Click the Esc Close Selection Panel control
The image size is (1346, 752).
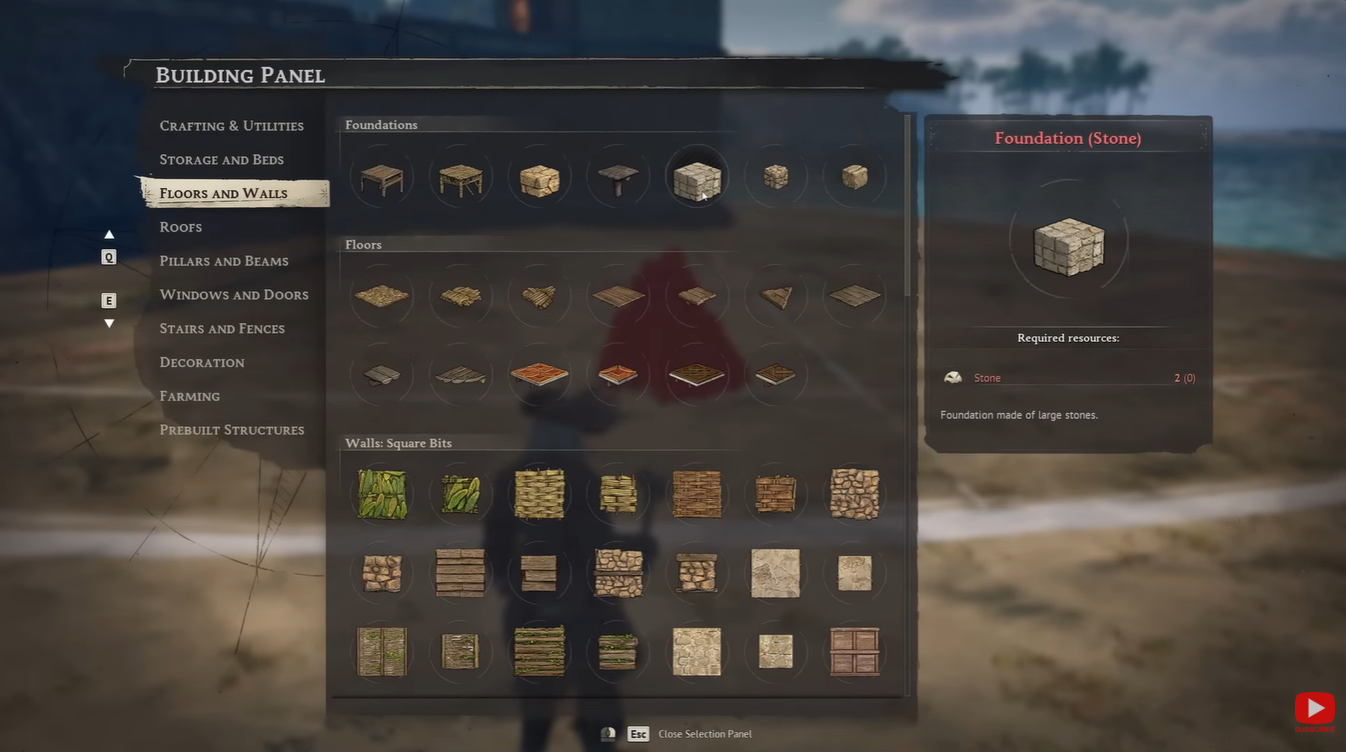coord(638,733)
